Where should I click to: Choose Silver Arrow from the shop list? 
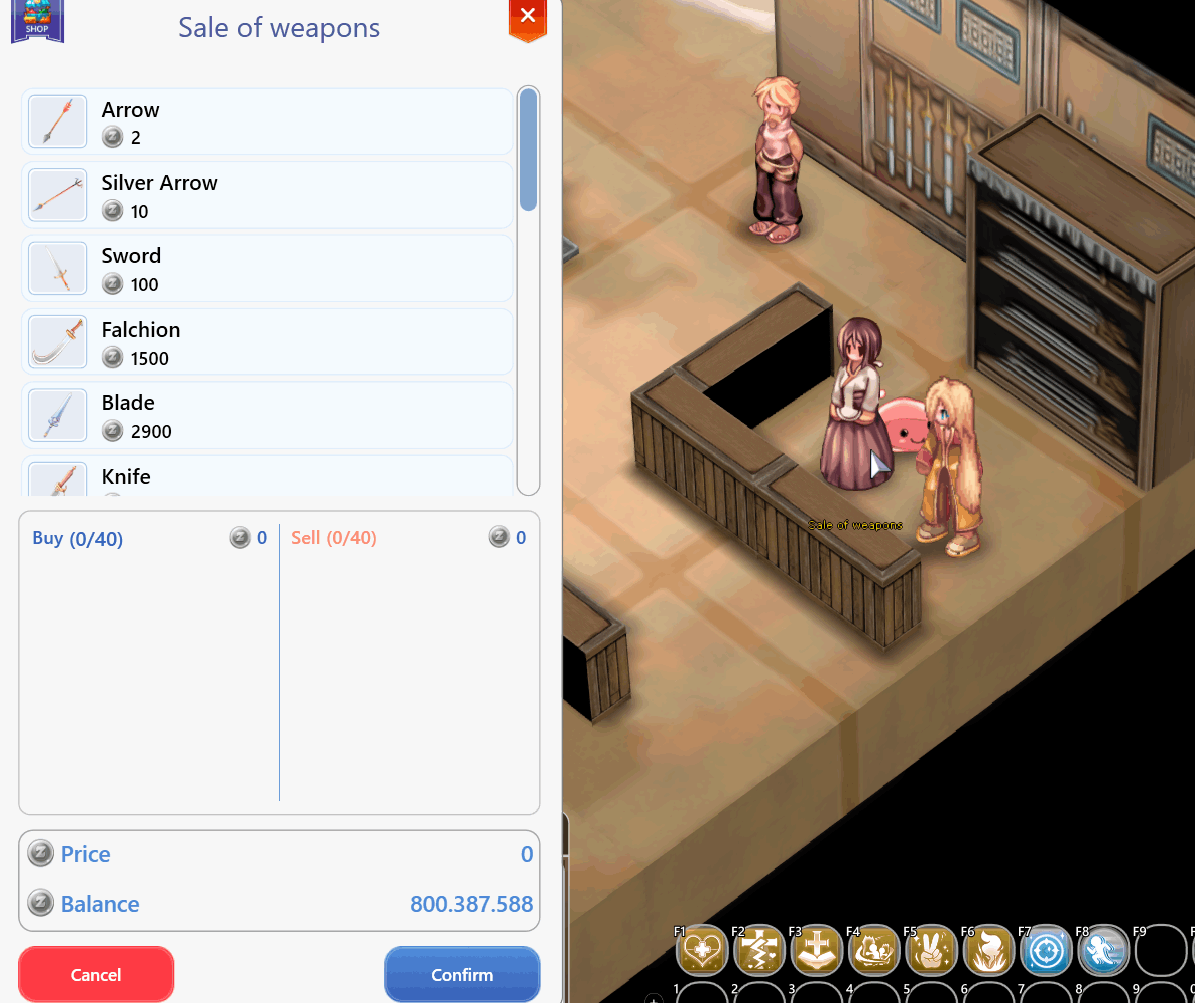(267, 196)
